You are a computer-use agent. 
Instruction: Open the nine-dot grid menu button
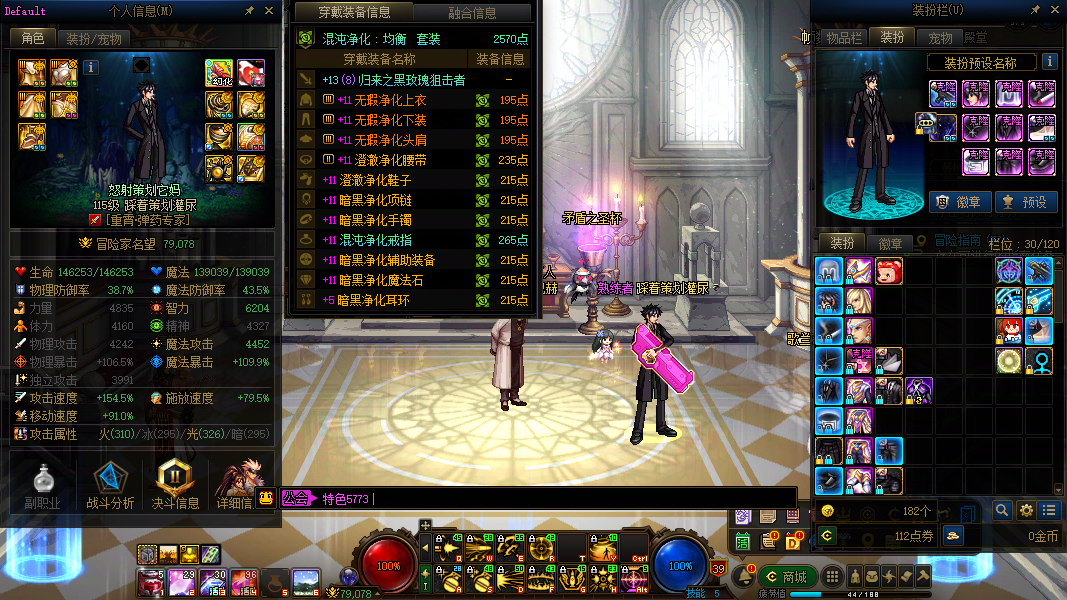click(x=831, y=576)
